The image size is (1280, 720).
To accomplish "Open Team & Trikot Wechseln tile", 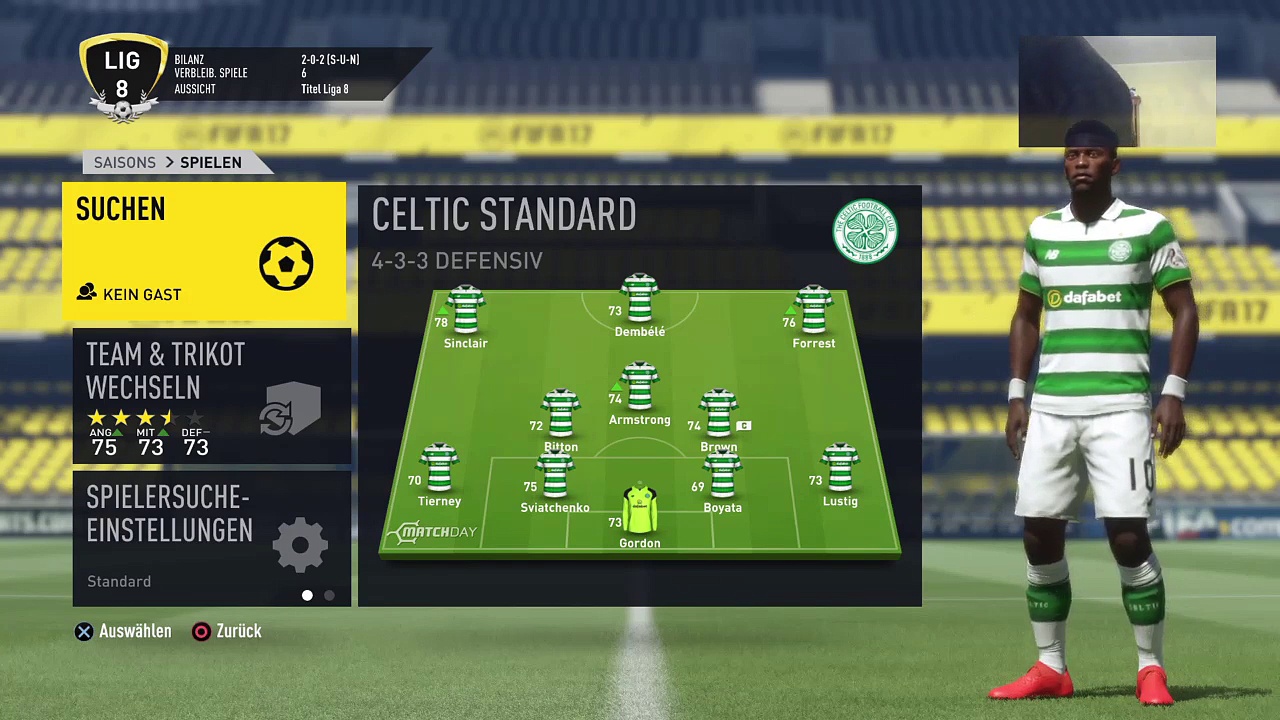I will coord(211,398).
